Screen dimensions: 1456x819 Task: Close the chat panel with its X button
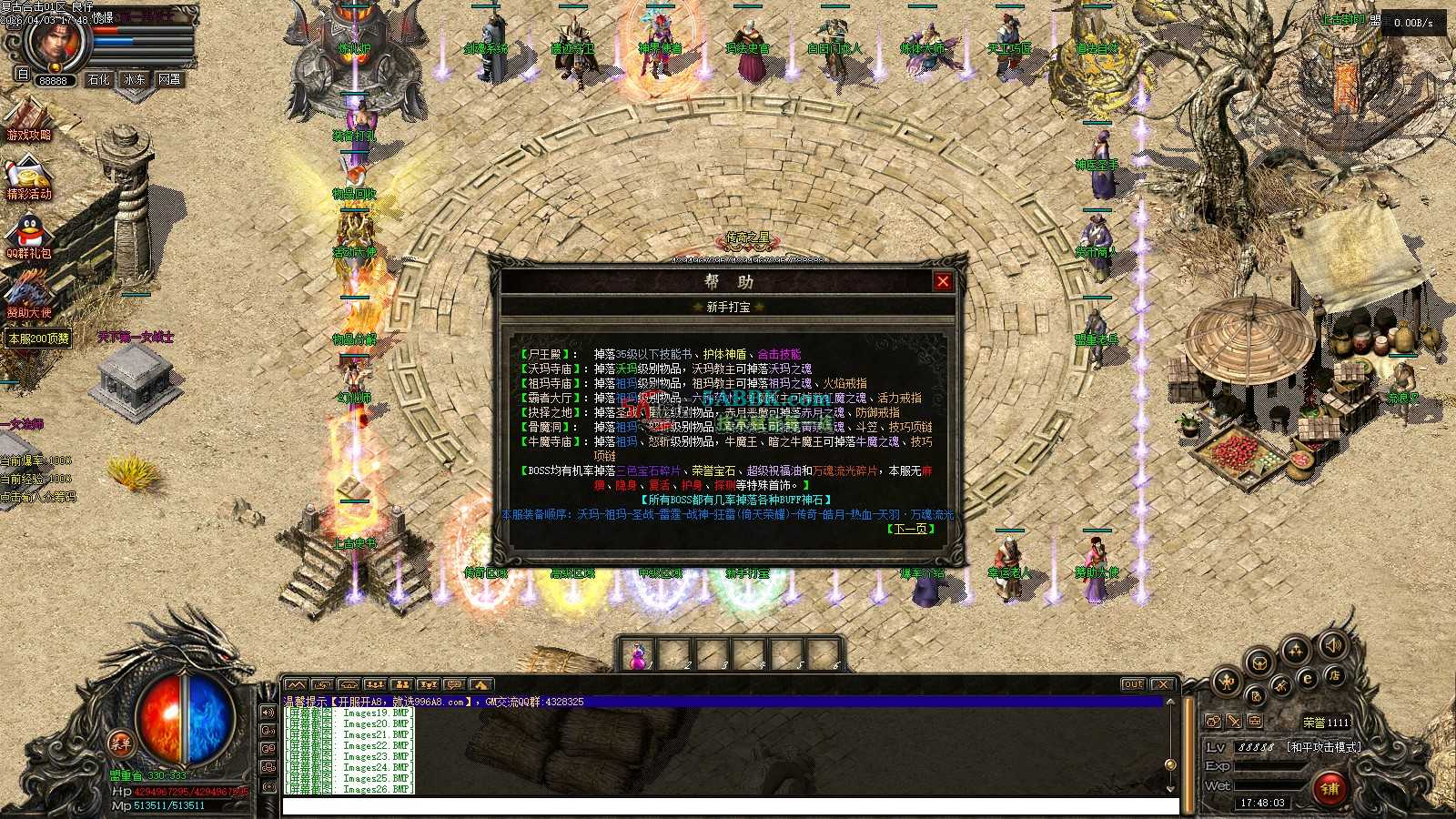click(1162, 684)
